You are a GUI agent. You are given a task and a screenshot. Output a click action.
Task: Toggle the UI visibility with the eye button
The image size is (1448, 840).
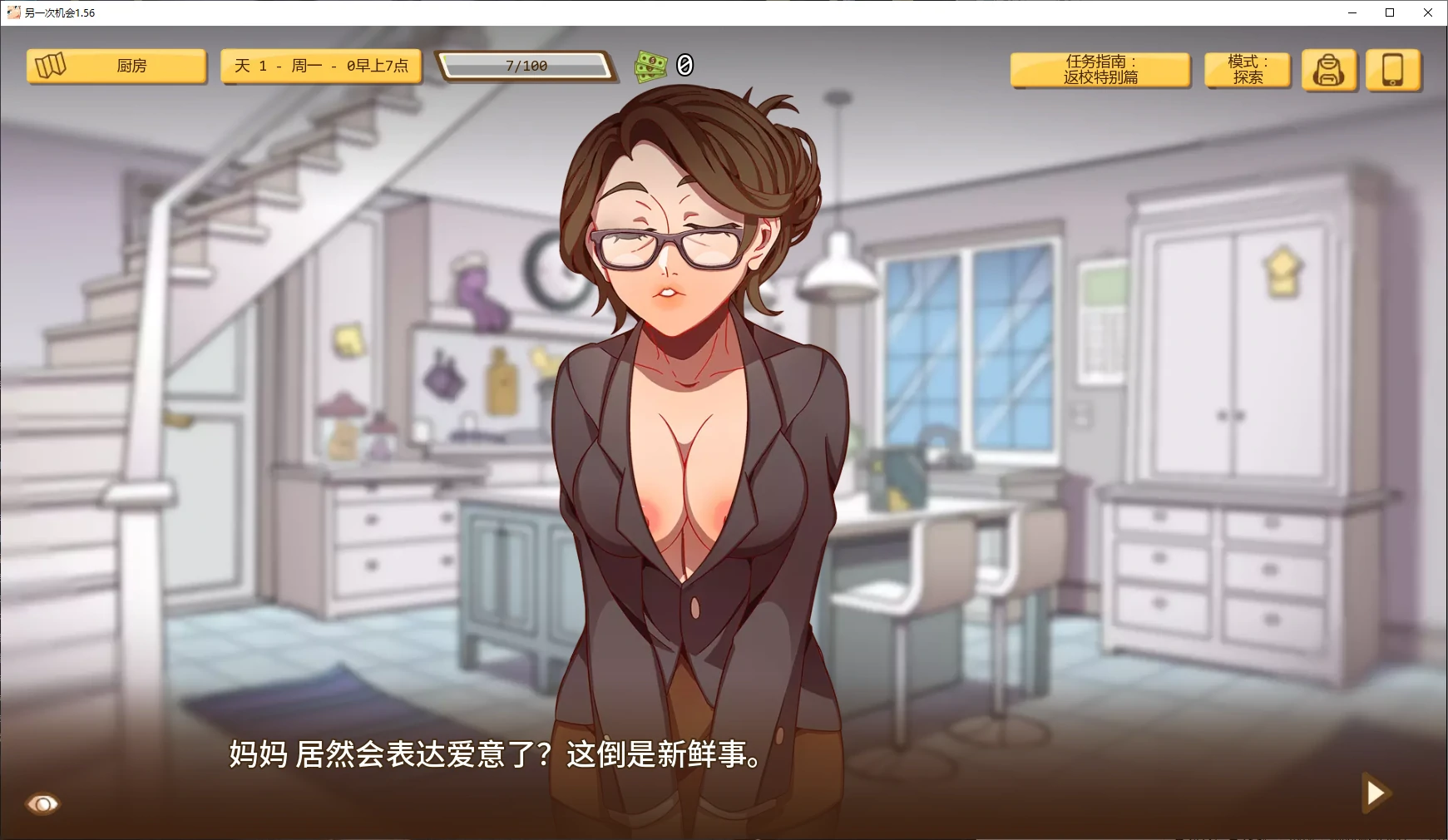[42, 803]
